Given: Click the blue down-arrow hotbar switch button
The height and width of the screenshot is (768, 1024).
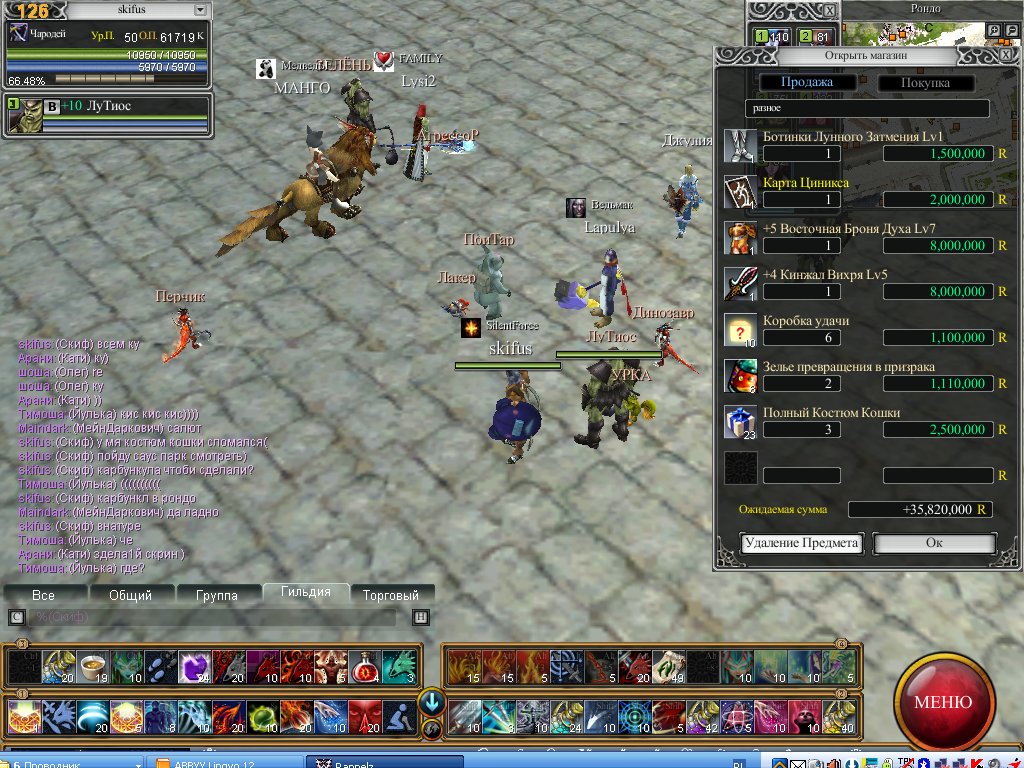Looking at the screenshot, I should [x=431, y=700].
